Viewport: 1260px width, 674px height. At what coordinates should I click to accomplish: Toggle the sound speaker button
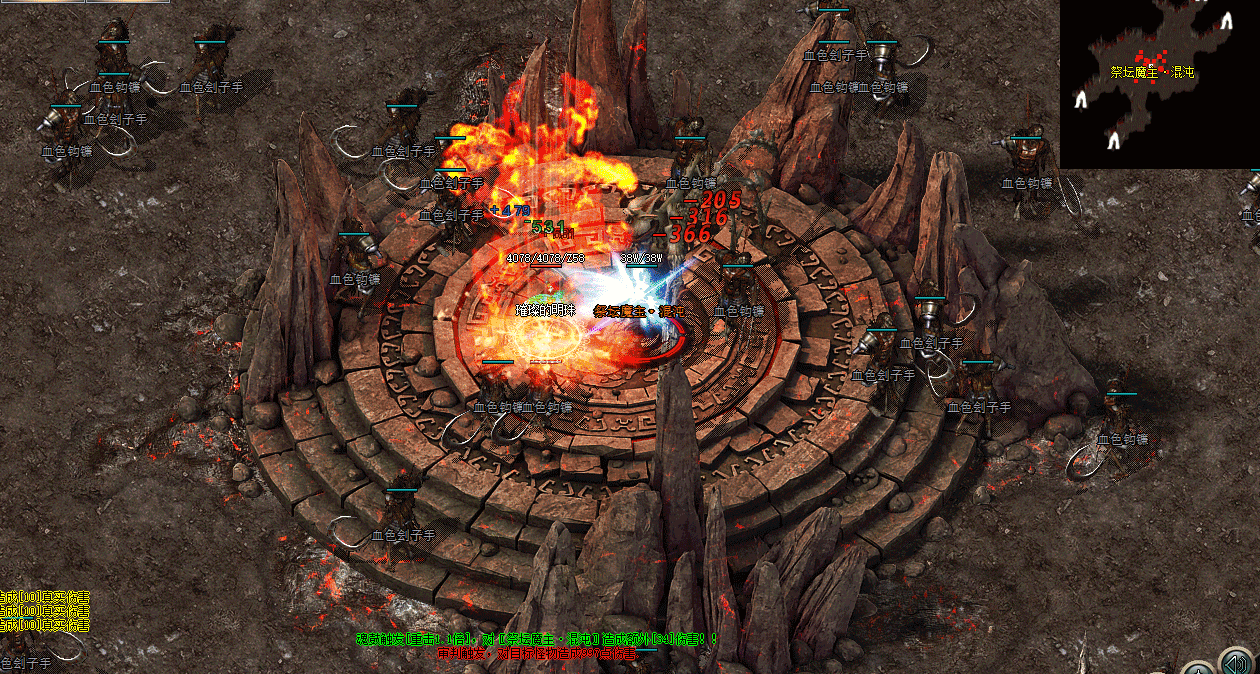tap(1236, 662)
